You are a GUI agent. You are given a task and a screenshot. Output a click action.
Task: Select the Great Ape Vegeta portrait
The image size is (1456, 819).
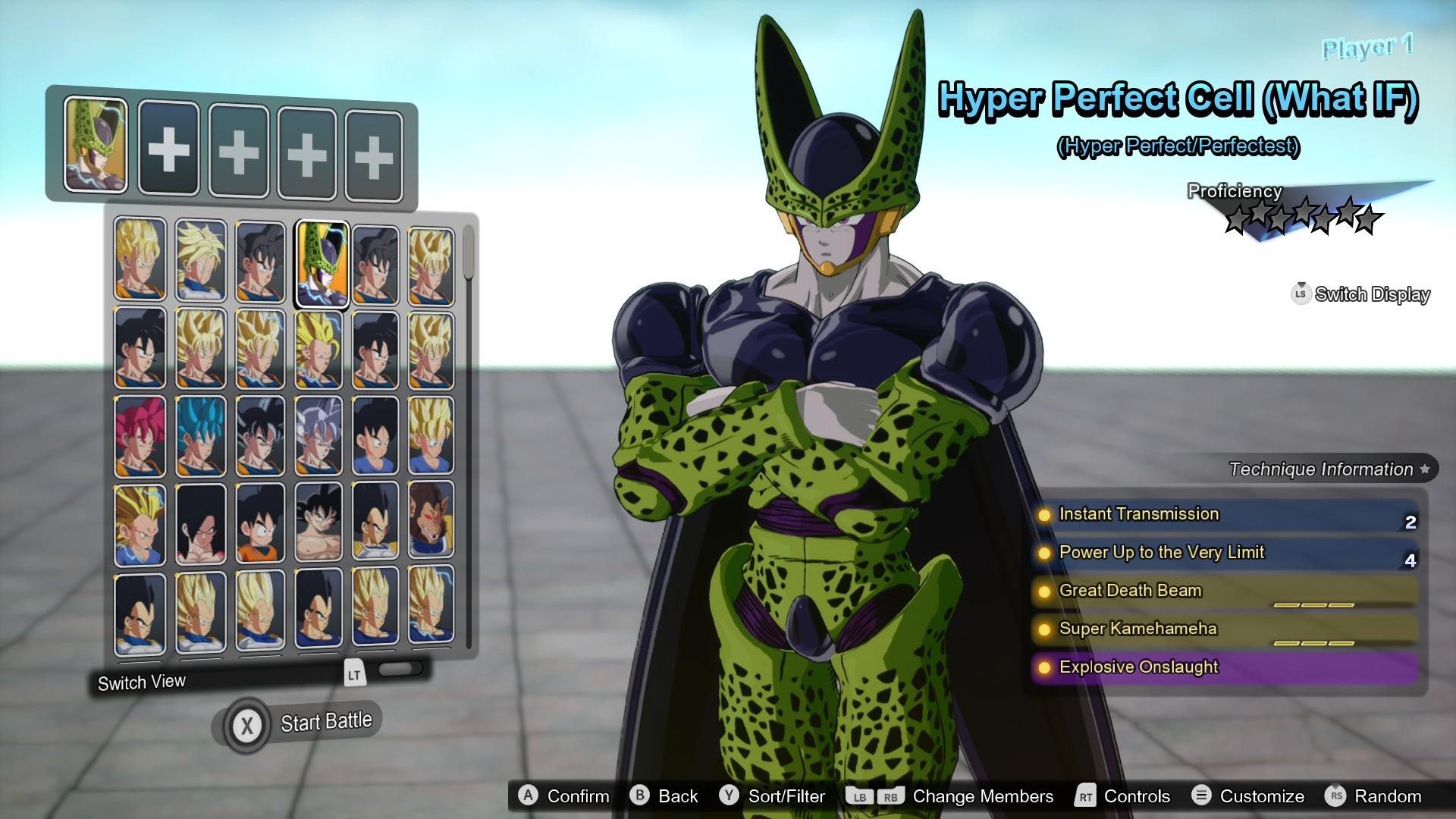pyautogui.click(x=431, y=522)
